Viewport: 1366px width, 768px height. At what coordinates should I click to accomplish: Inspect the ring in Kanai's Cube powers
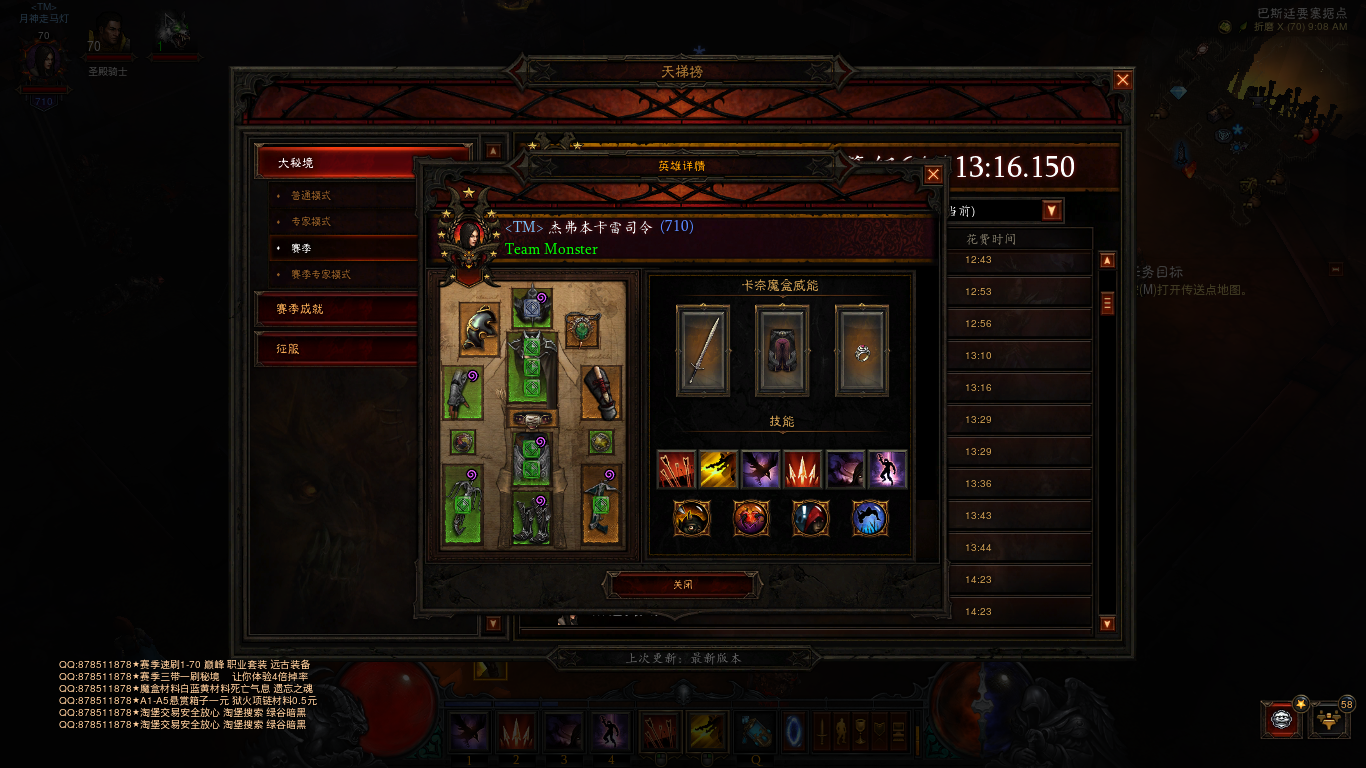[861, 351]
